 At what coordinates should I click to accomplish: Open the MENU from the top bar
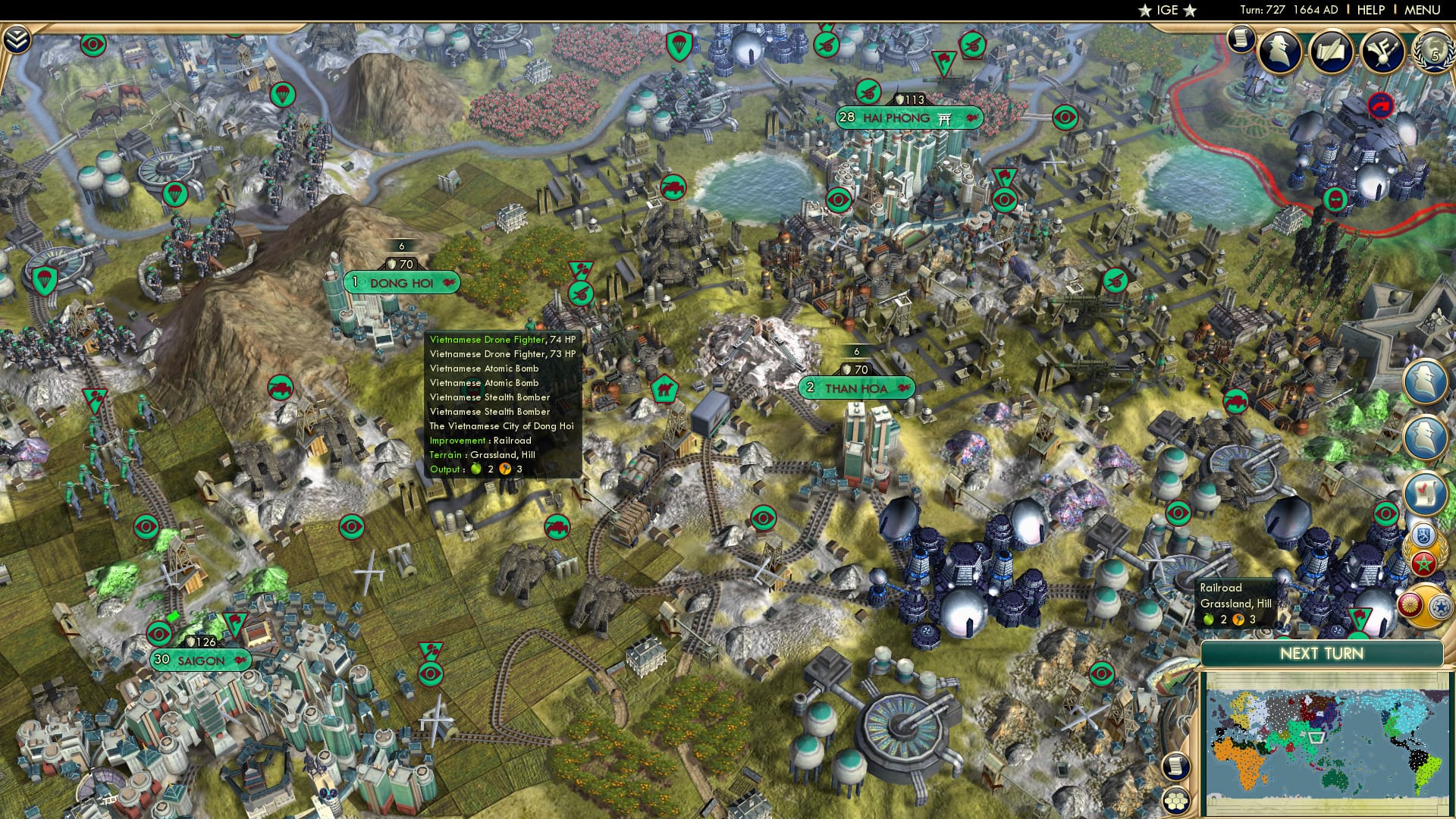1422,11
